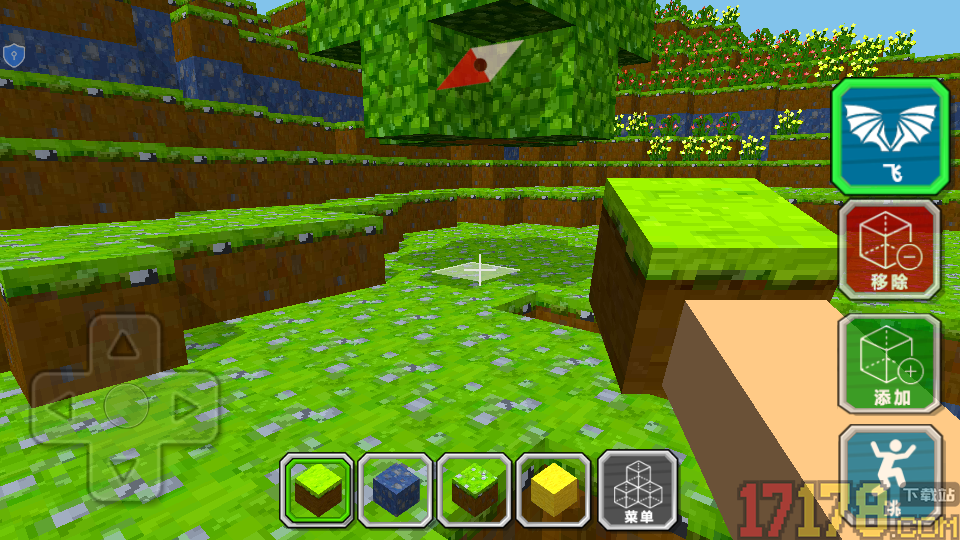
Task: Tap the red remove block button
Action: [889, 250]
